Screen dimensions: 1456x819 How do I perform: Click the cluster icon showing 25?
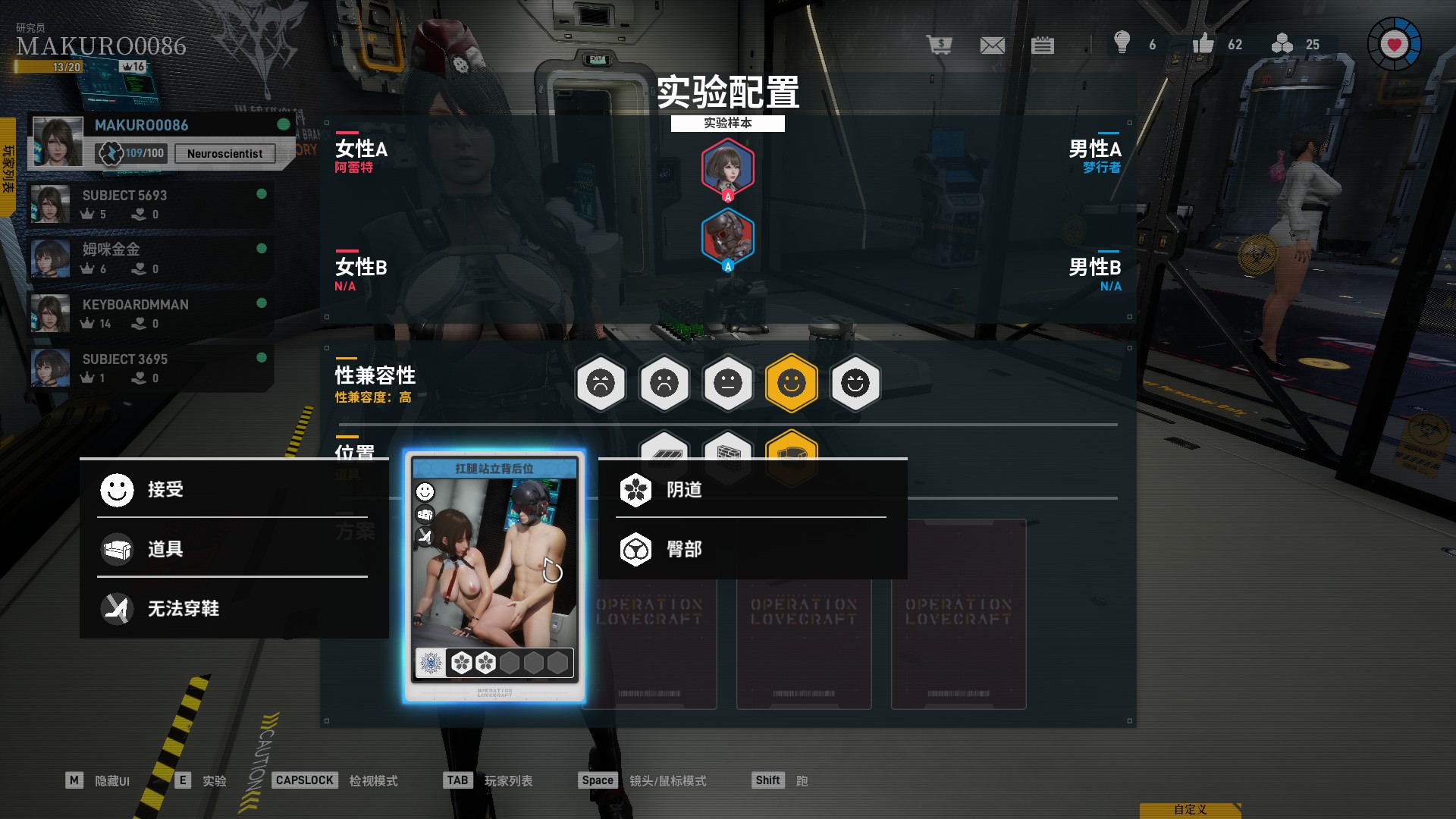1282,45
